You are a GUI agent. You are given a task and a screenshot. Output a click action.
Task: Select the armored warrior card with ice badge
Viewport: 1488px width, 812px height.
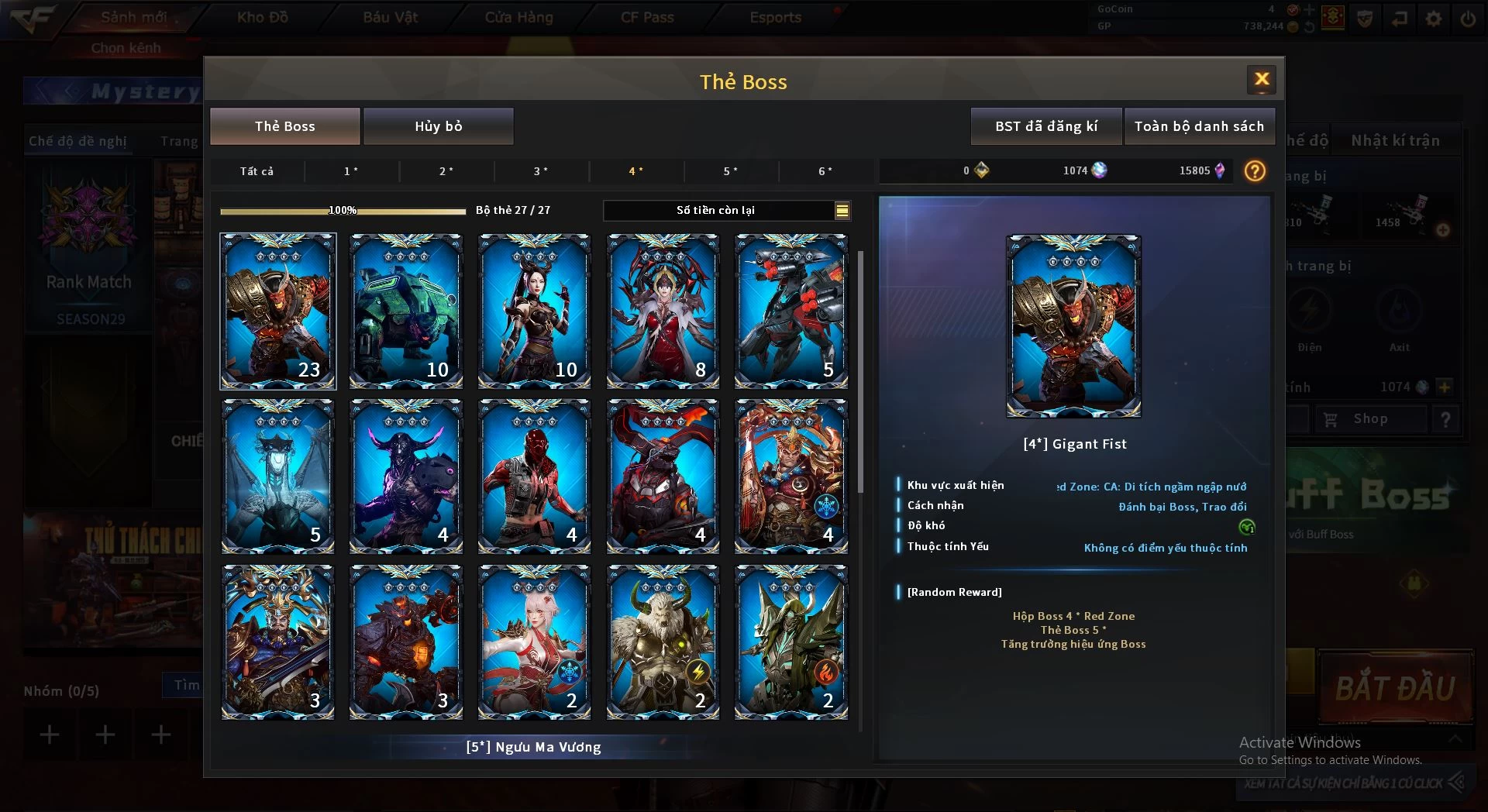(x=790, y=477)
